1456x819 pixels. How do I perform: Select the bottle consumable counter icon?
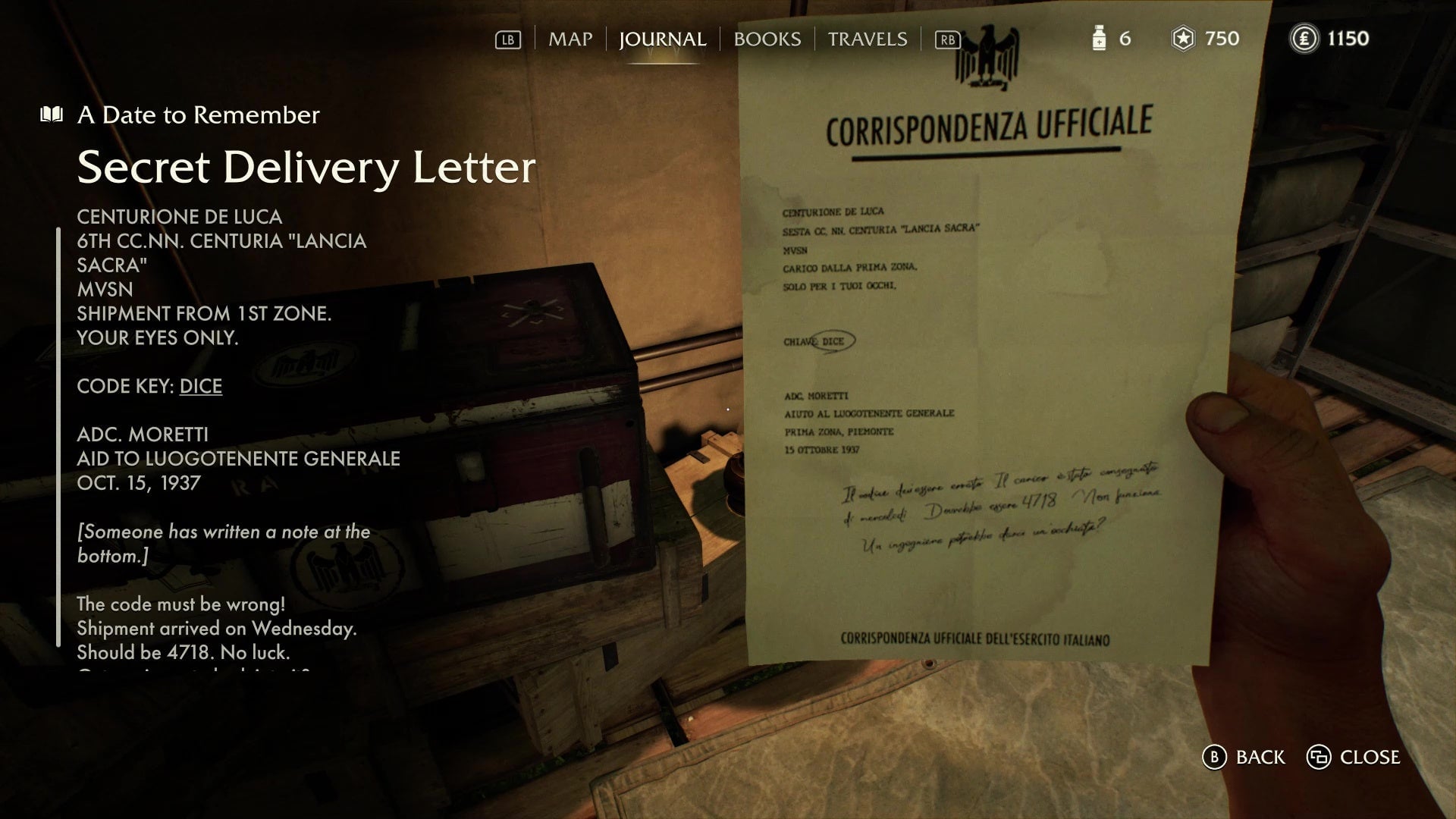[1099, 39]
